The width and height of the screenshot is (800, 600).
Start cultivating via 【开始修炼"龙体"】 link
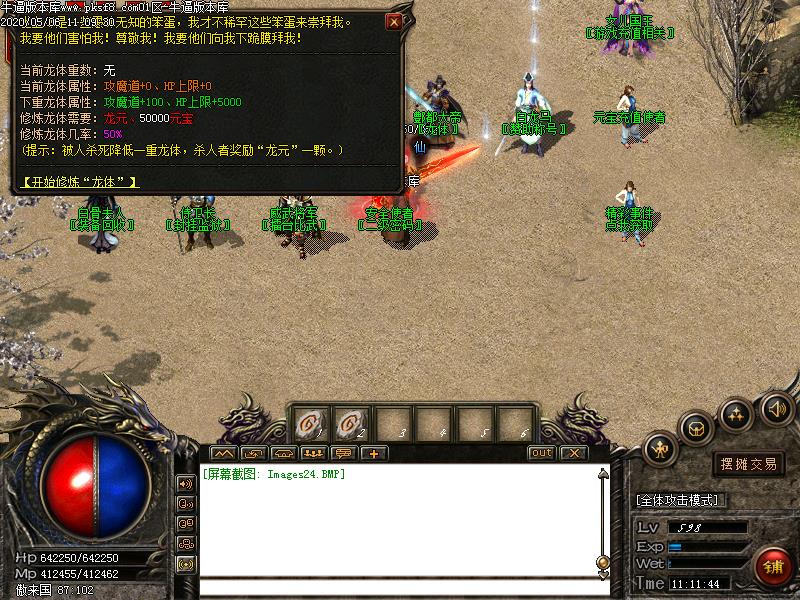[78, 182]
